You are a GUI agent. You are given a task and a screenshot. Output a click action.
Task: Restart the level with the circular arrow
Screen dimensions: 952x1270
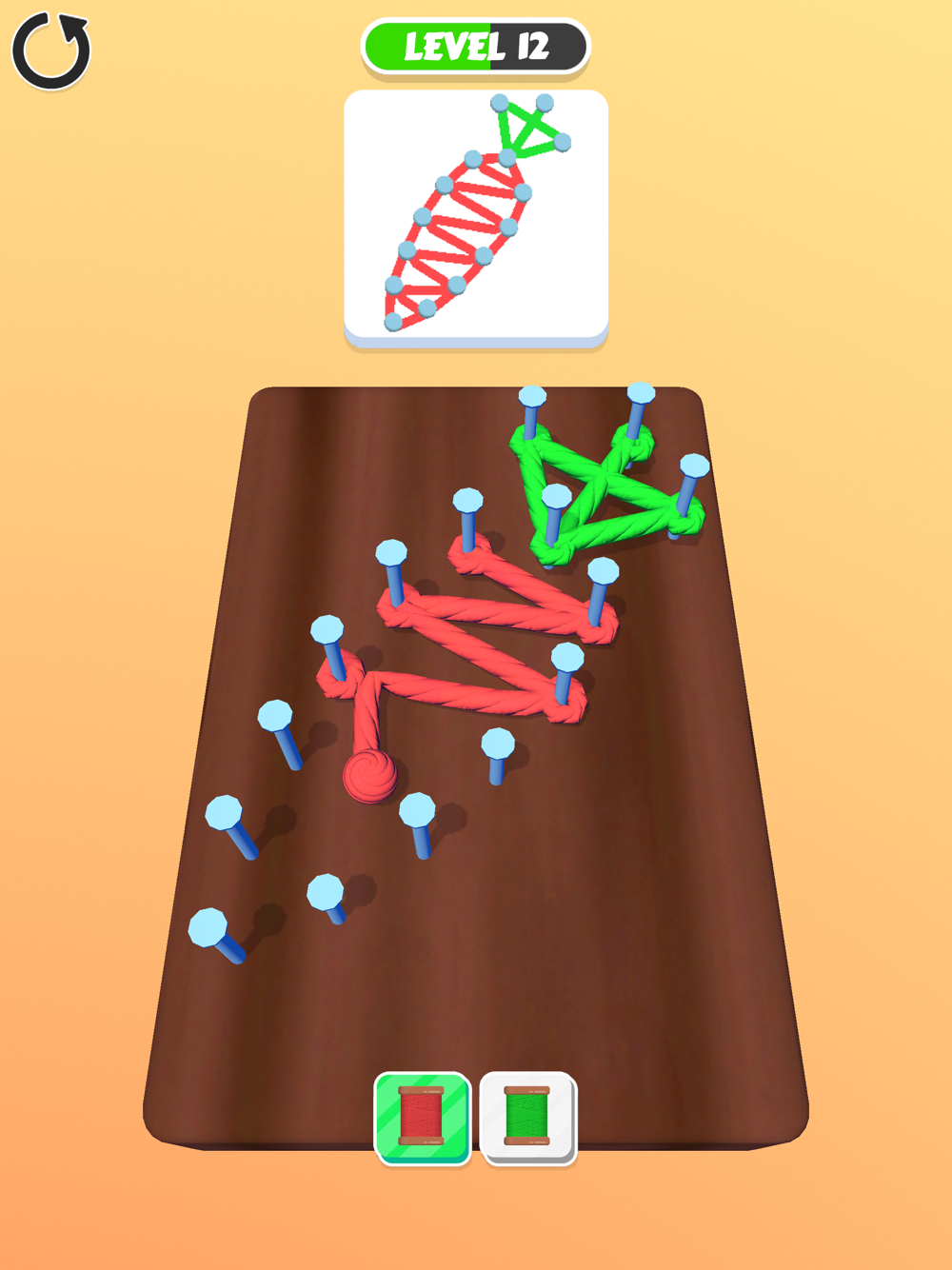51,51
